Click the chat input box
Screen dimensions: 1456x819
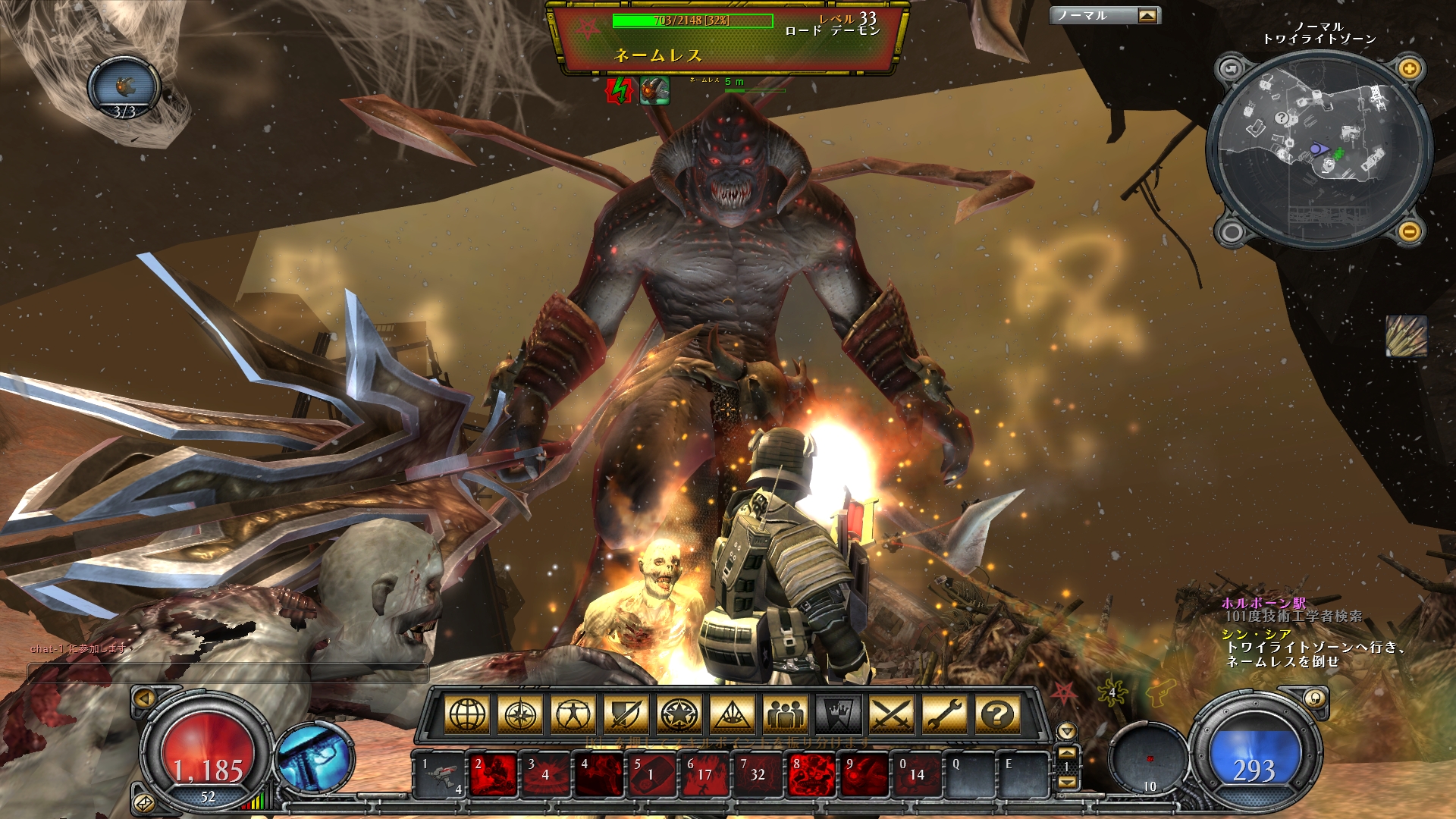point(227,672)
